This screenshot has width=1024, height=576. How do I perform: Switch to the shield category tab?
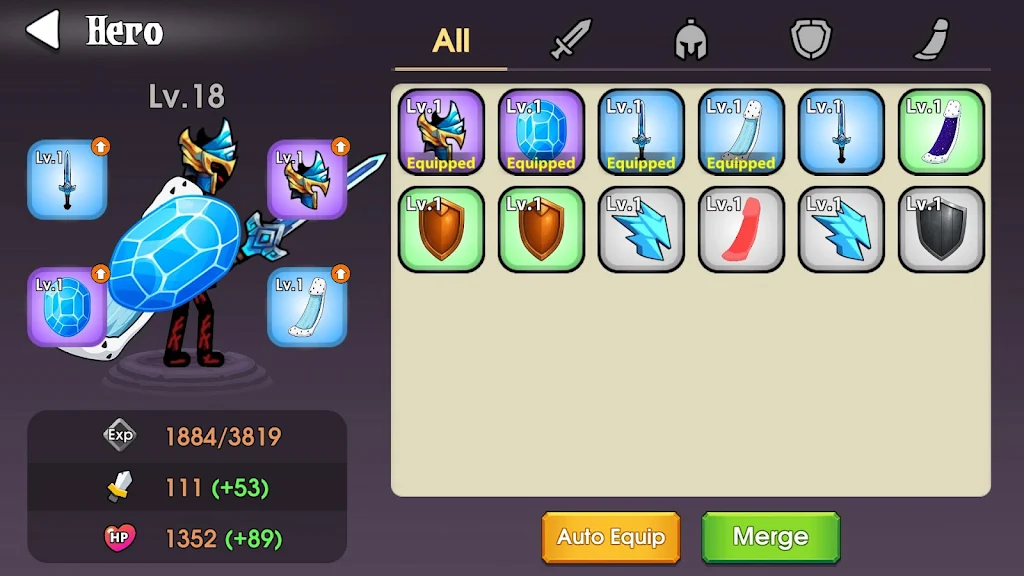(x=811, y=41)
